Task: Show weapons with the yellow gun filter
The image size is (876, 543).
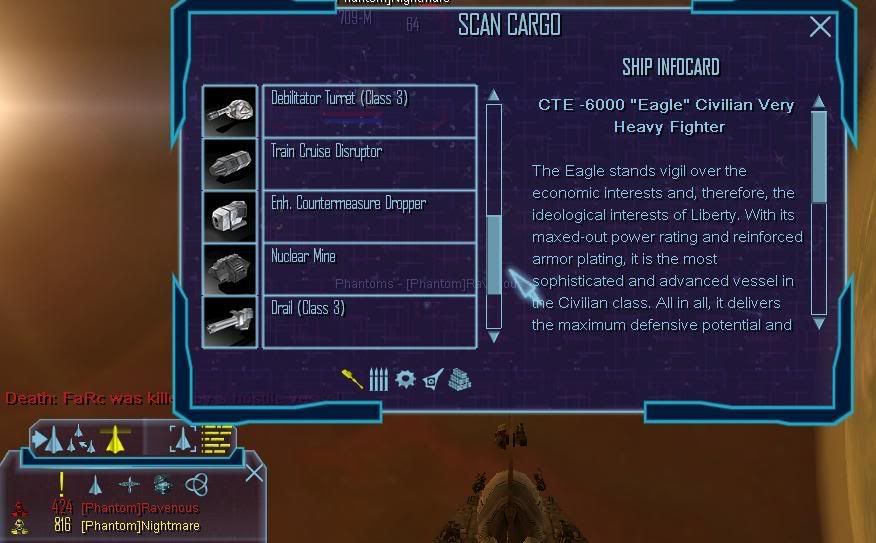Action: [x=352, y=379]
